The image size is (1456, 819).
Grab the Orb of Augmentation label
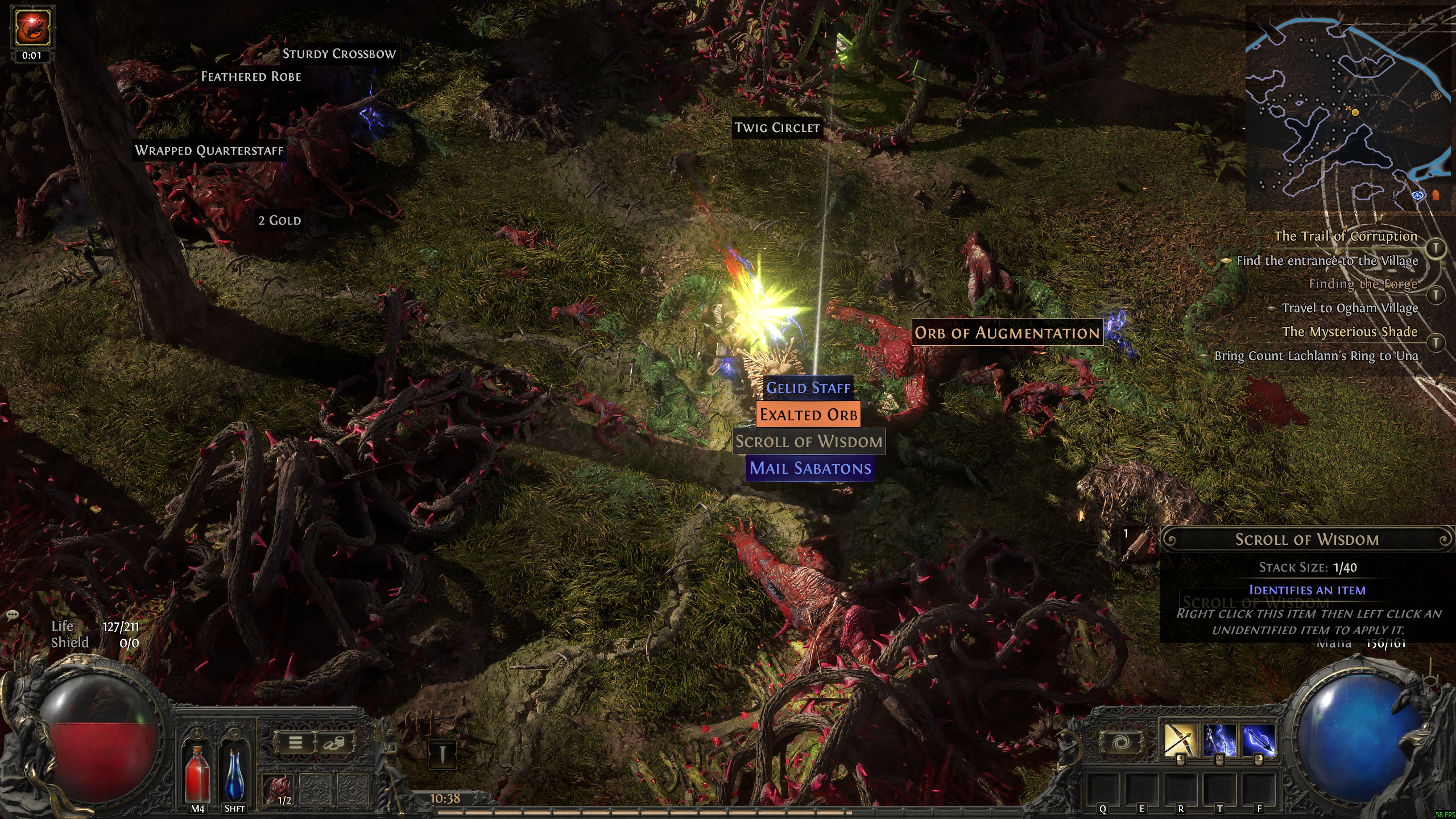tap(1007, 333)
